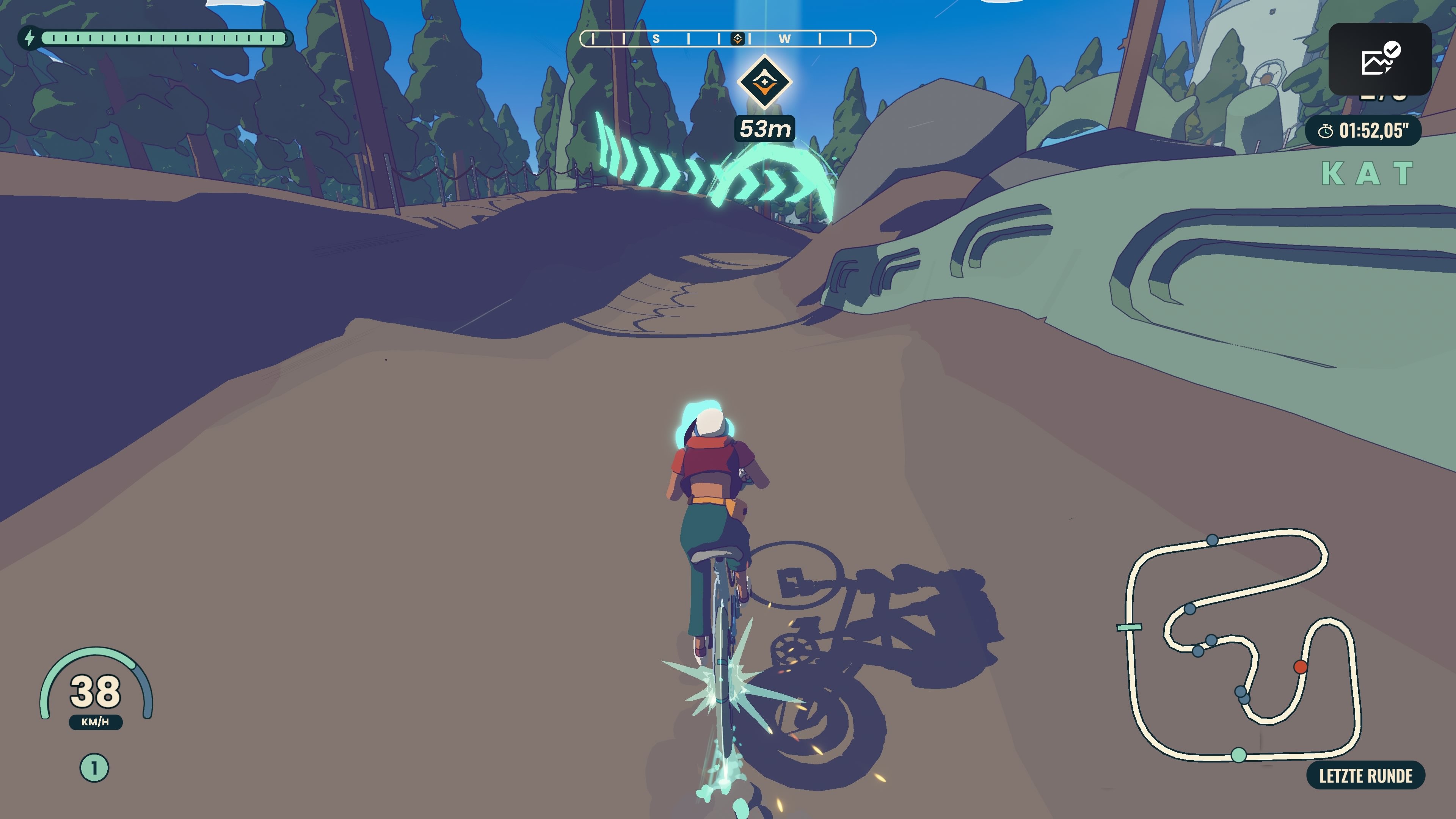
Task: Select the W heading on the compass strip
Action: click(x=783, y=38)
